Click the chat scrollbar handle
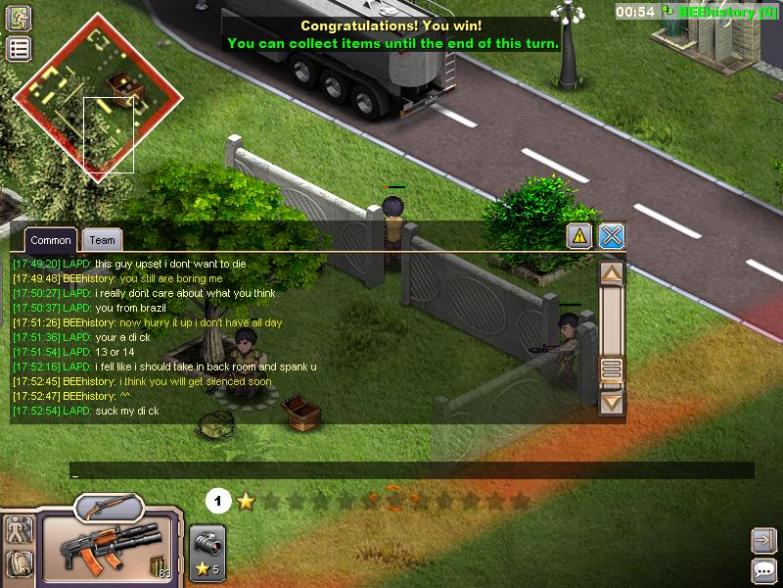 pyautogui.click(x=611, y=368)
